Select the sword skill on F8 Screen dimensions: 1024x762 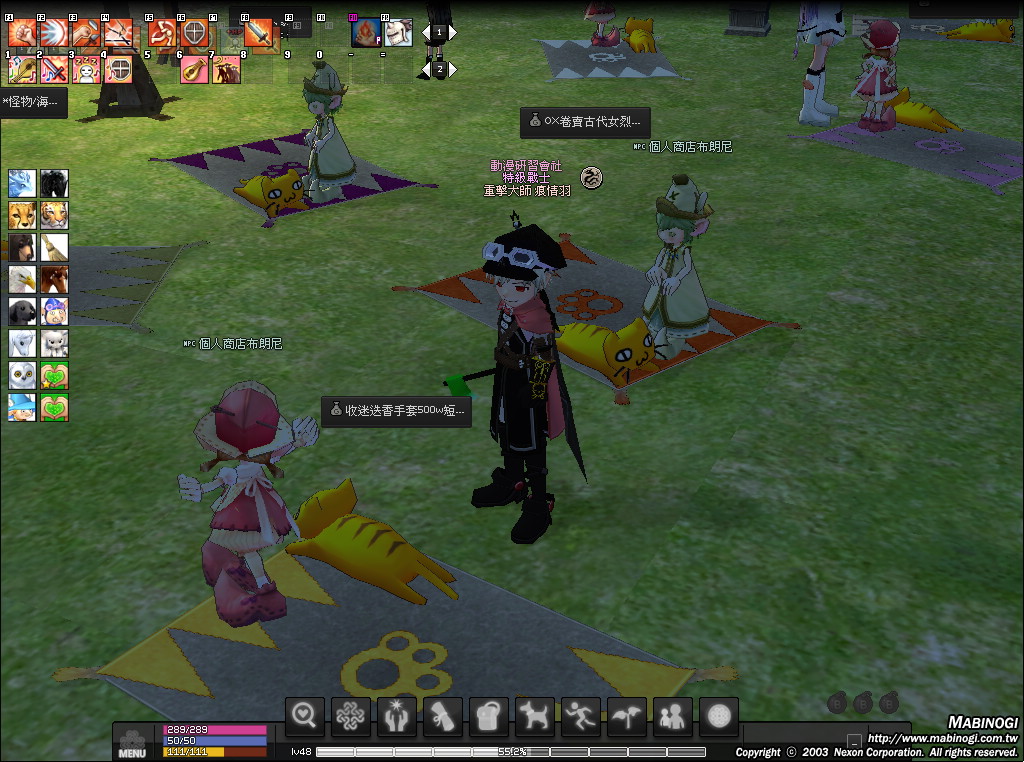258,33
